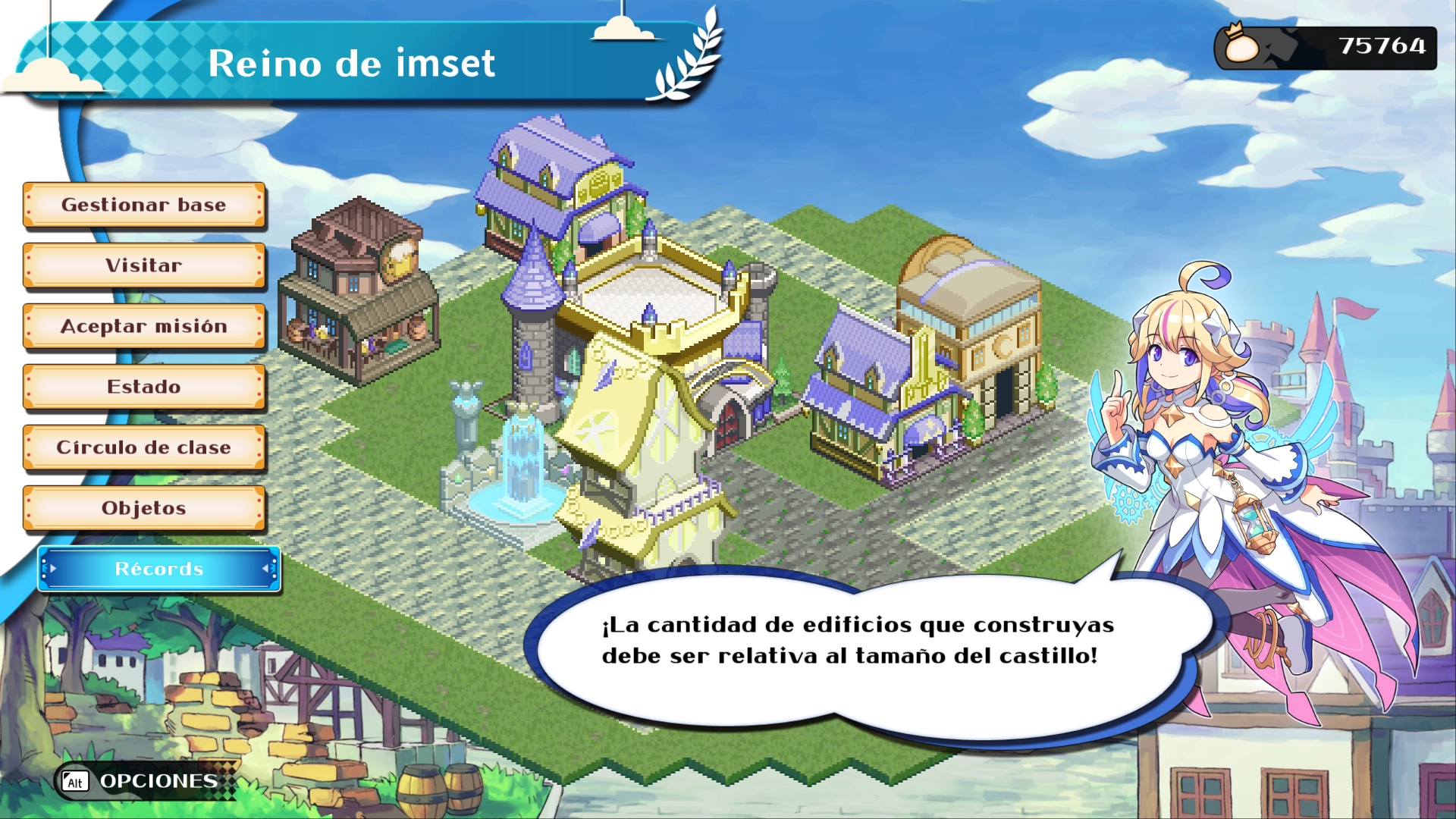Select the Visitar option

(144, 265)
